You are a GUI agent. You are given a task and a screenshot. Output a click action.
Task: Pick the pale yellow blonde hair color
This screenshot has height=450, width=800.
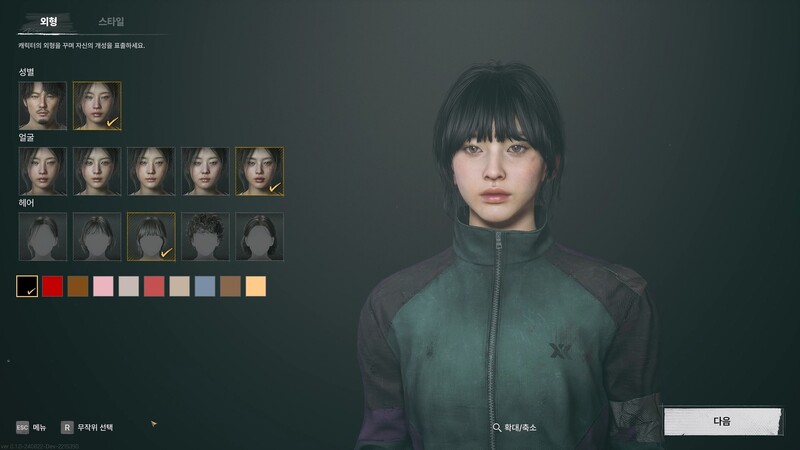256,287
